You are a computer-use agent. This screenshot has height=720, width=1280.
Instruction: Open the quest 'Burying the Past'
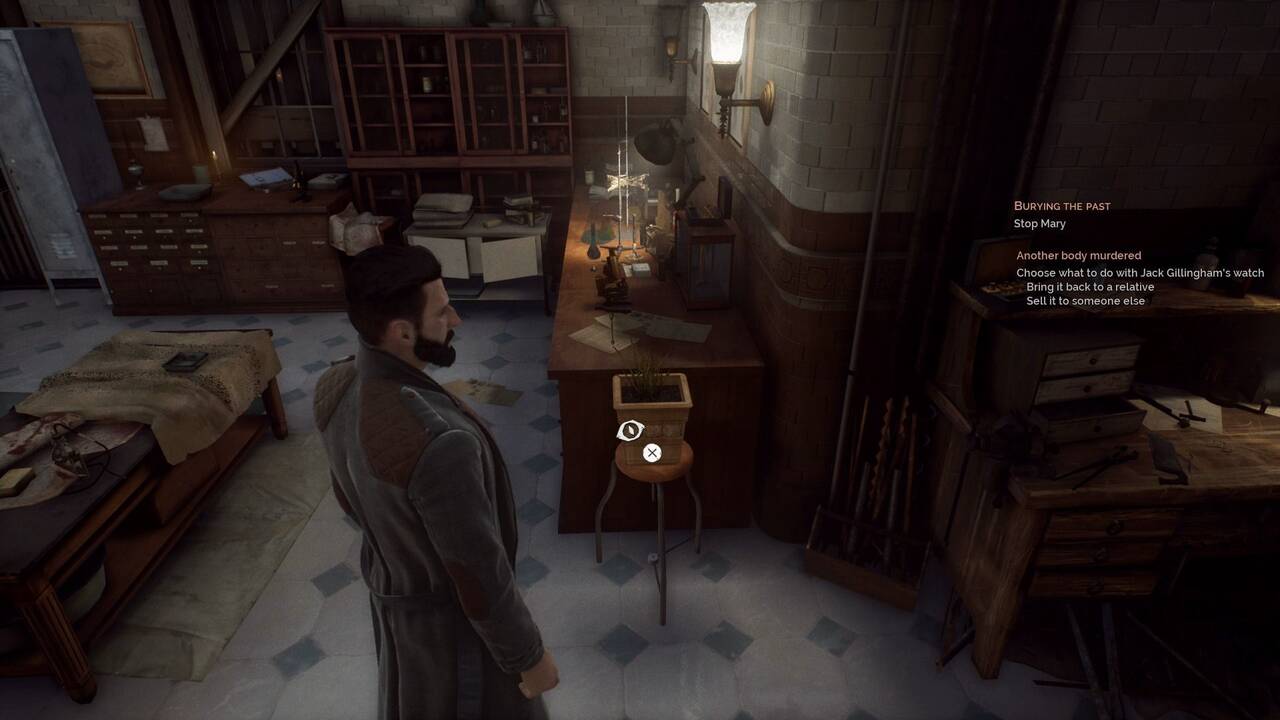(1063, 206)
